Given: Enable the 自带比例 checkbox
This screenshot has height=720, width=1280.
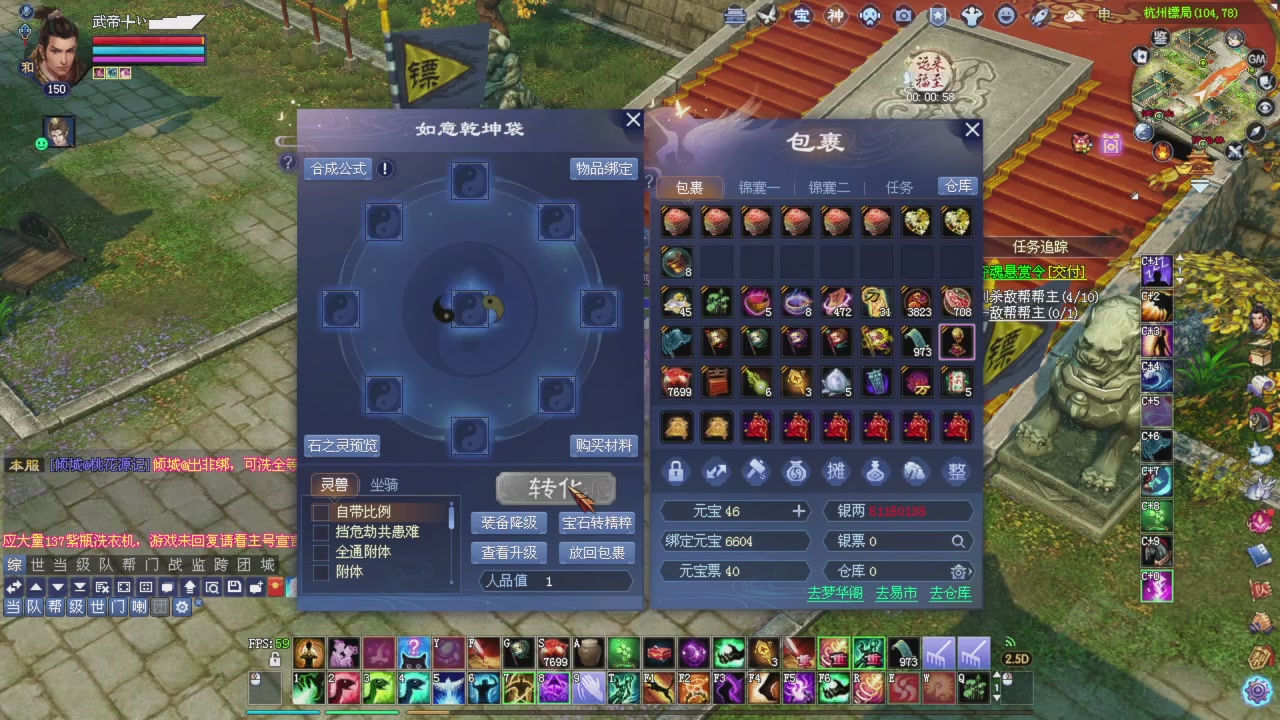Looking at the screenshot, I should click(x=321, y=511).
